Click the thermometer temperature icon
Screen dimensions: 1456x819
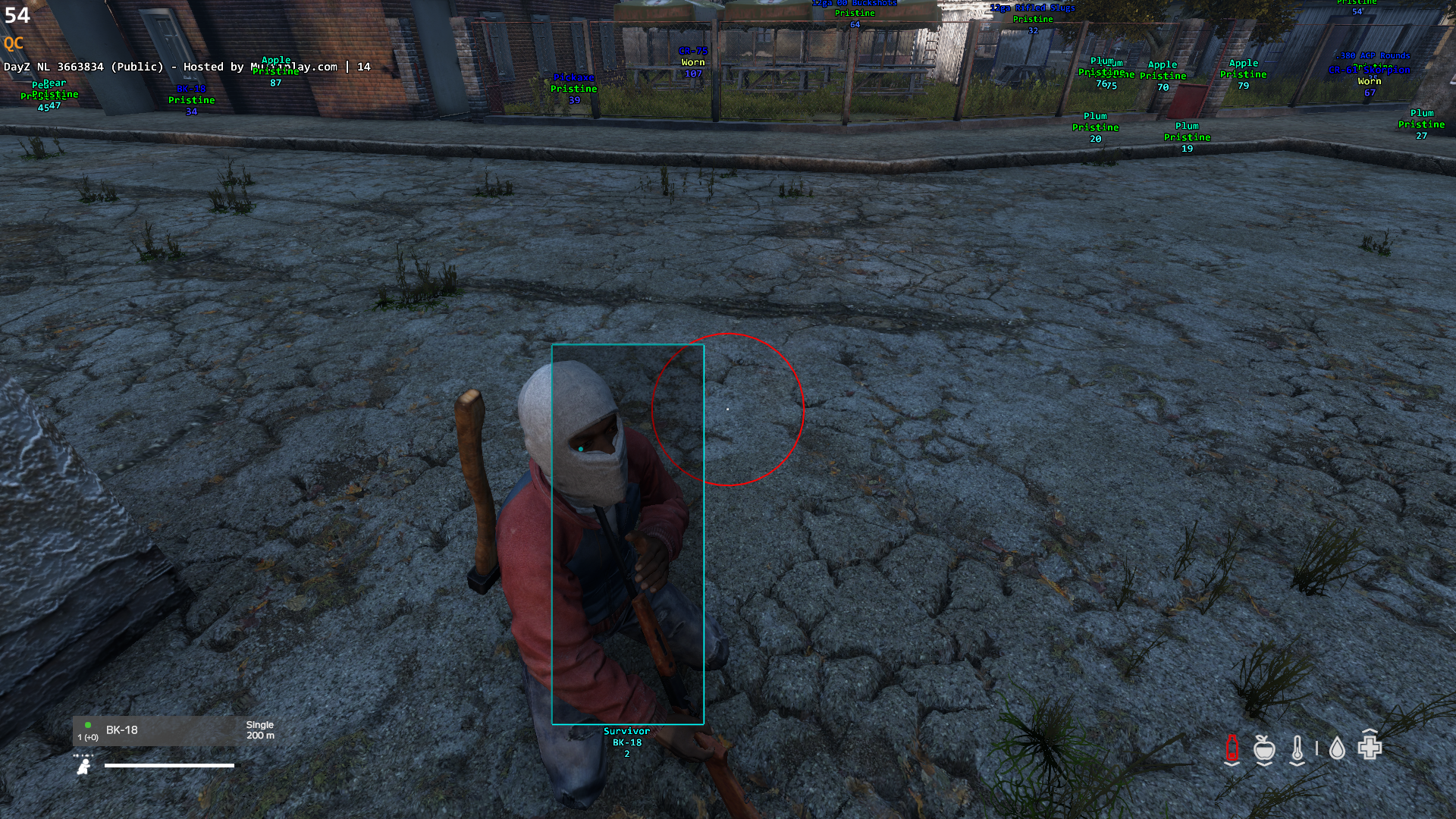1298,748
